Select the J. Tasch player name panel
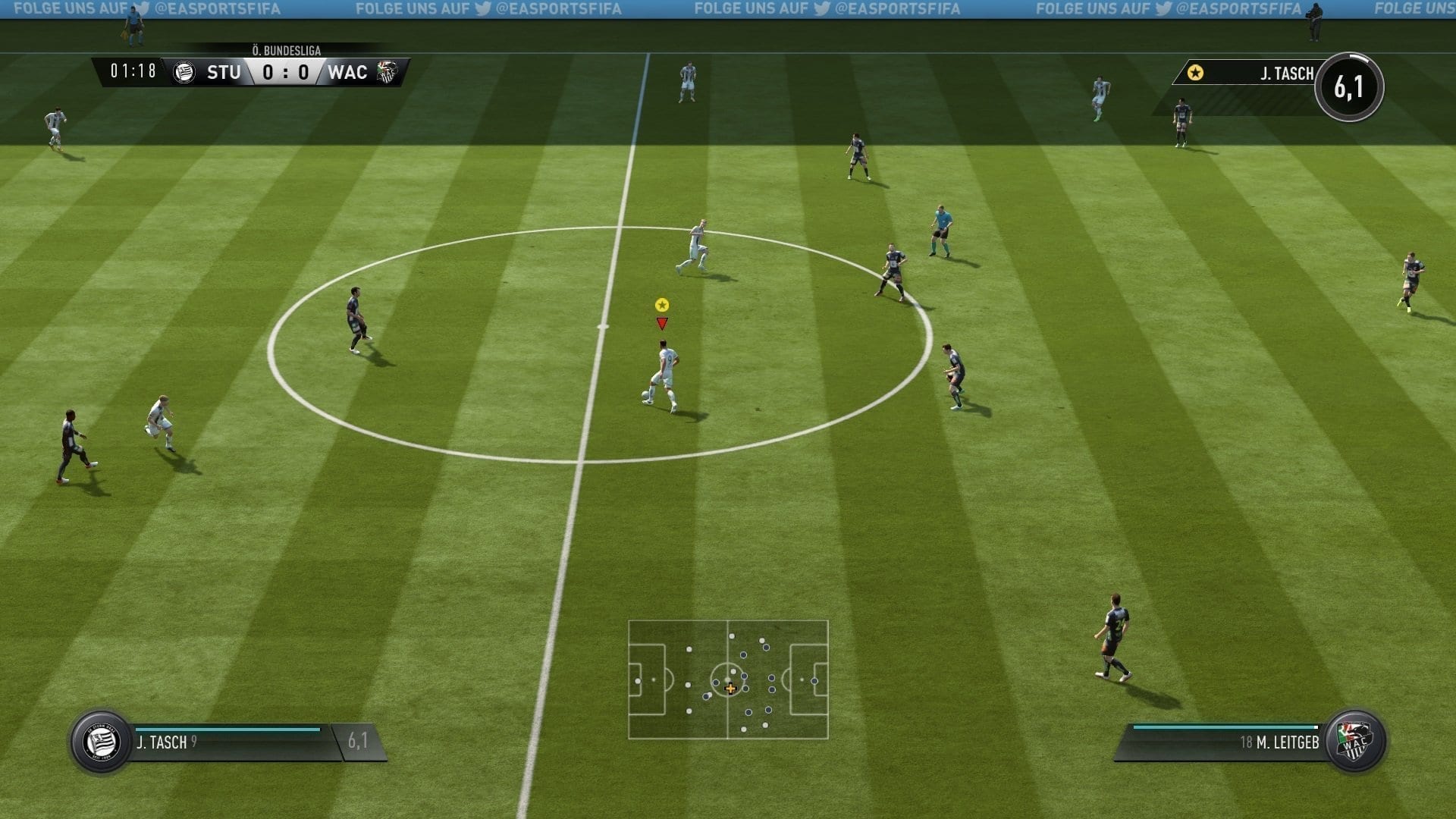 tap(227, 742)
